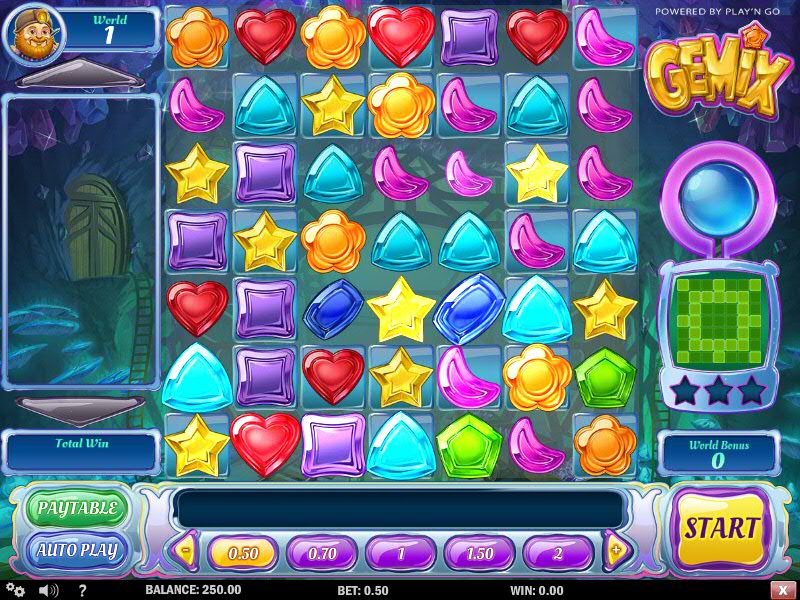This screenshot has width=800, height=600.
Task: Select the bet amount of 2
Action: pyautogui.click(x=558, y=553)
